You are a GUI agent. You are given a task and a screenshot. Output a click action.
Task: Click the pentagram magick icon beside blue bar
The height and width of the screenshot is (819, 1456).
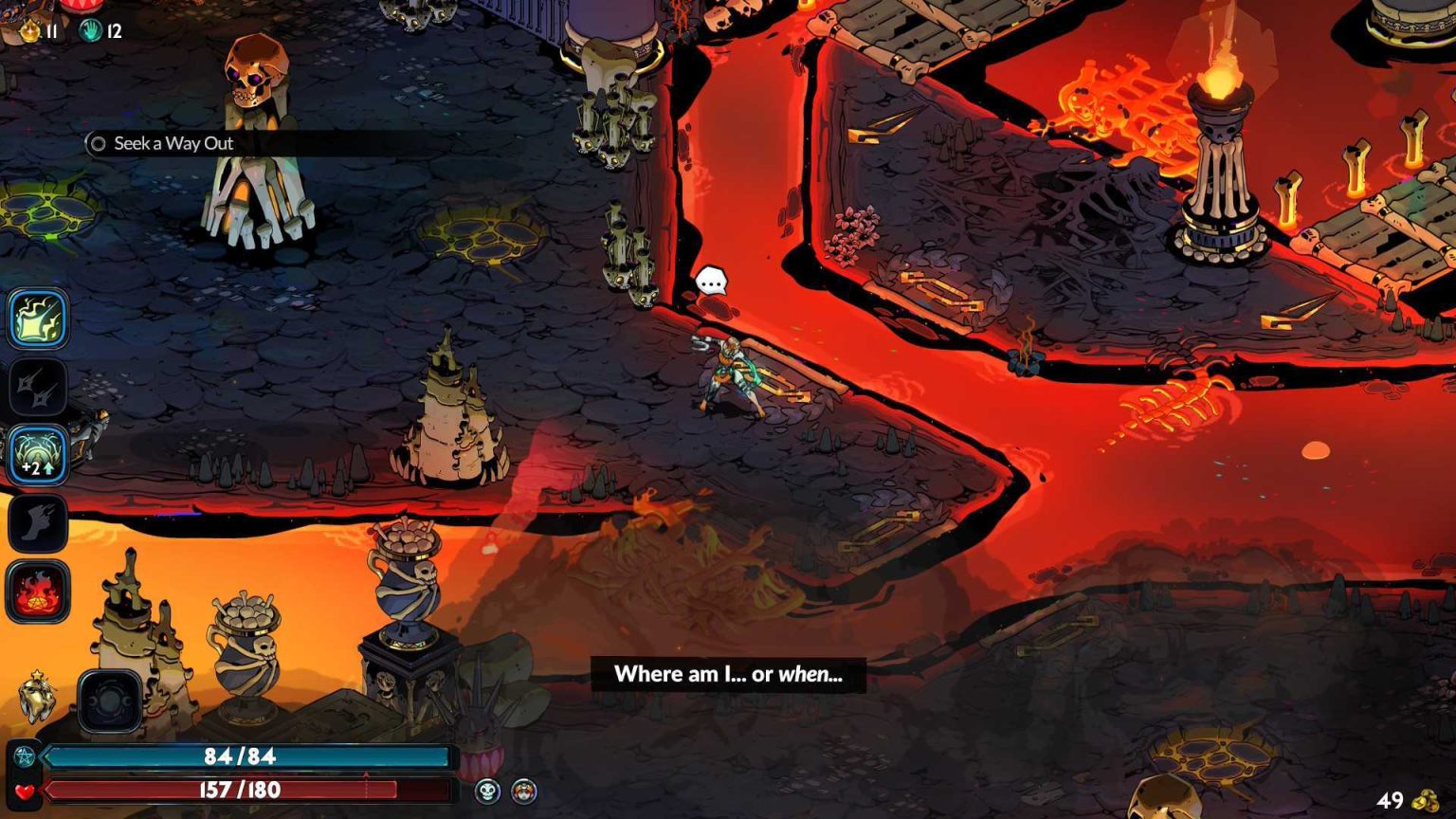tap(25, 756)
